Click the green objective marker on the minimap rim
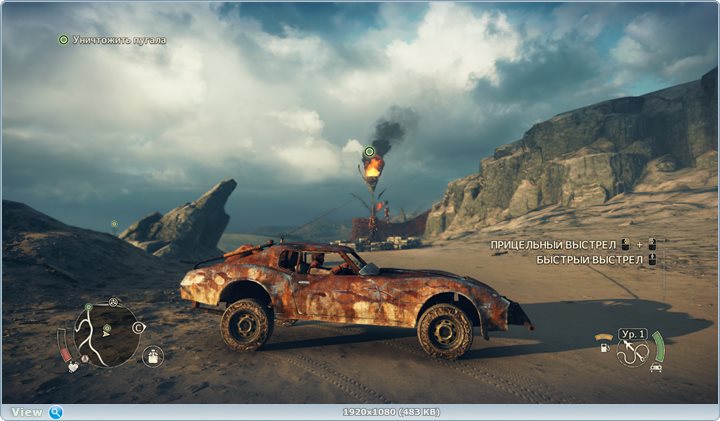Image resolution: width=720 pixels, height=421 pixels. point(89,306)
